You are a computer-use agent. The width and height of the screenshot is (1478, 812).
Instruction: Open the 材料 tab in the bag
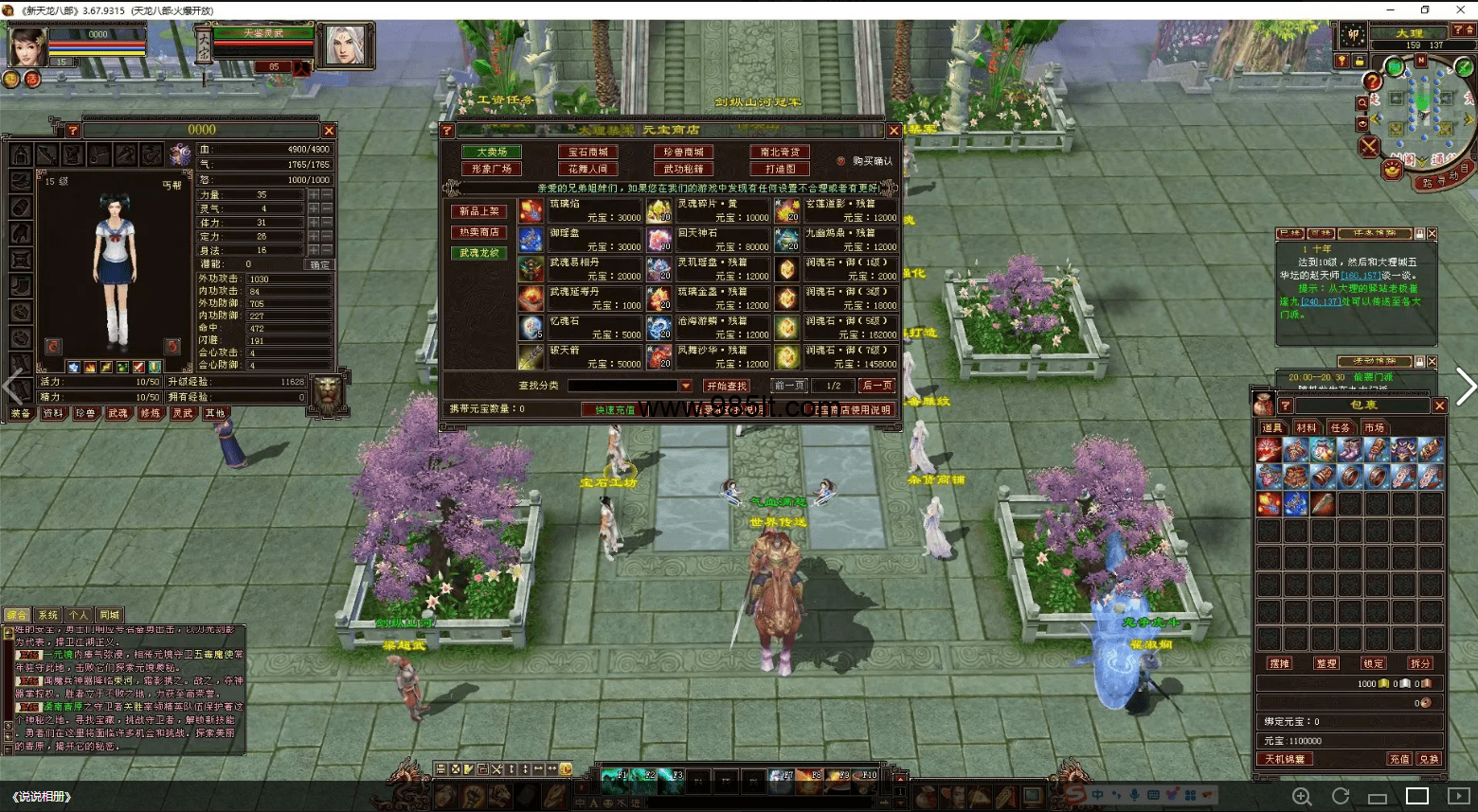point(1307,427)
